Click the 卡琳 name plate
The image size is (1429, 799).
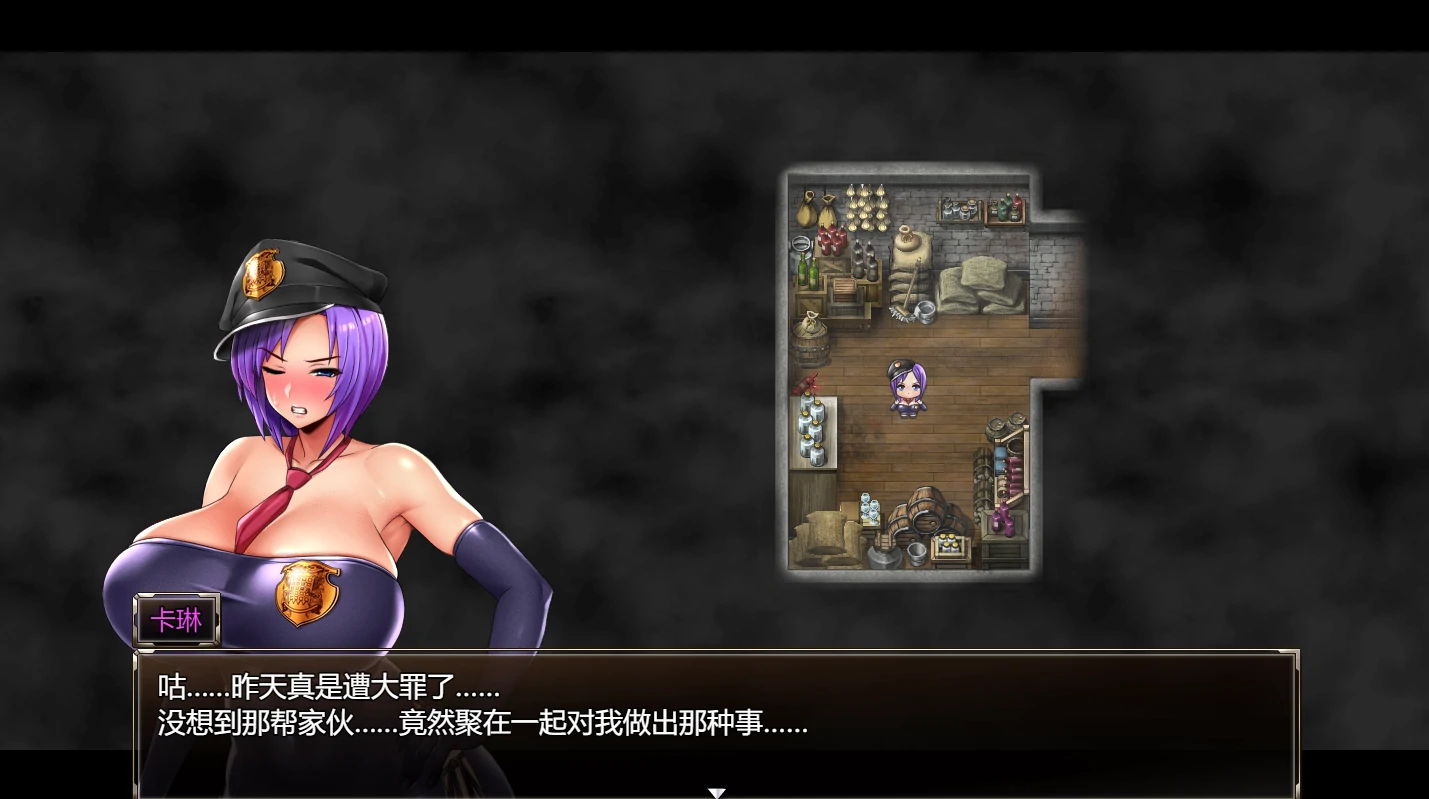click(x=175, y=620)
